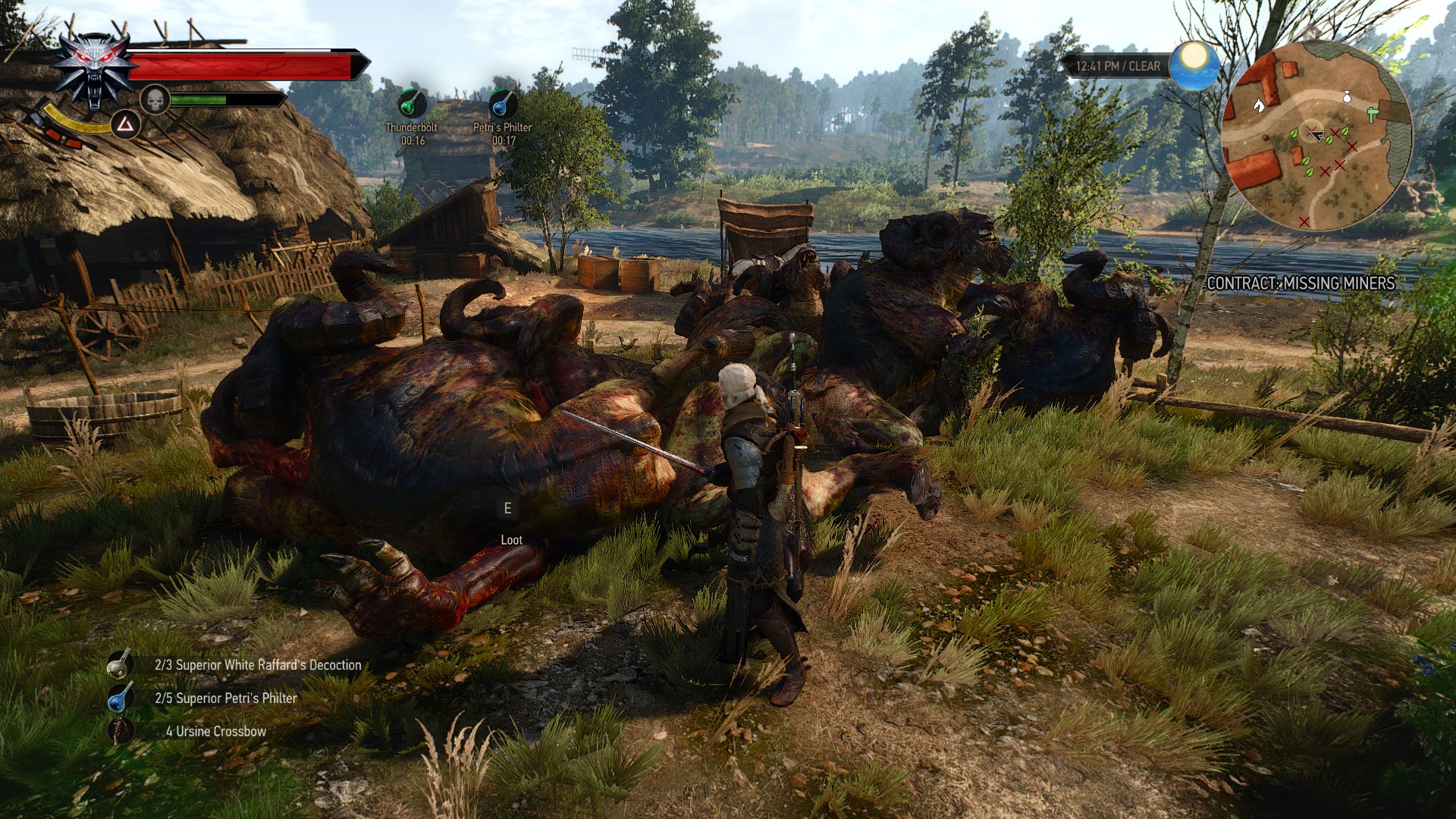Image resolution: width=1456 pixels, height=819 pixels.
Task: Select the Thunderbolt potion buff icon
Action: pyautogui.click(x=412, y=102)
